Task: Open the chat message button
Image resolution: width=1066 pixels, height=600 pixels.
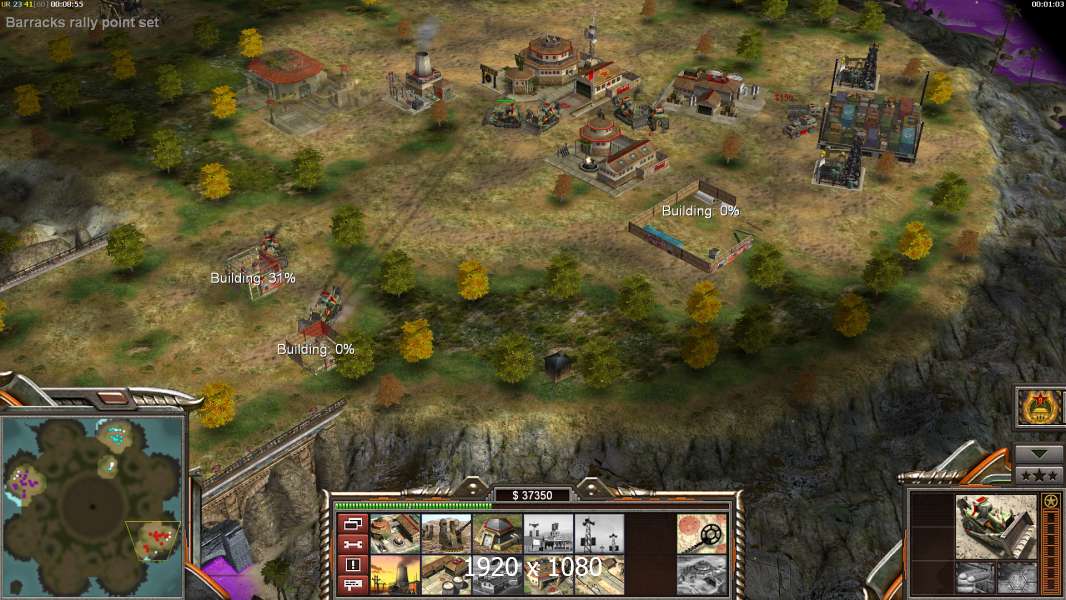Action: pyautogui.click(x=352, y=584)
